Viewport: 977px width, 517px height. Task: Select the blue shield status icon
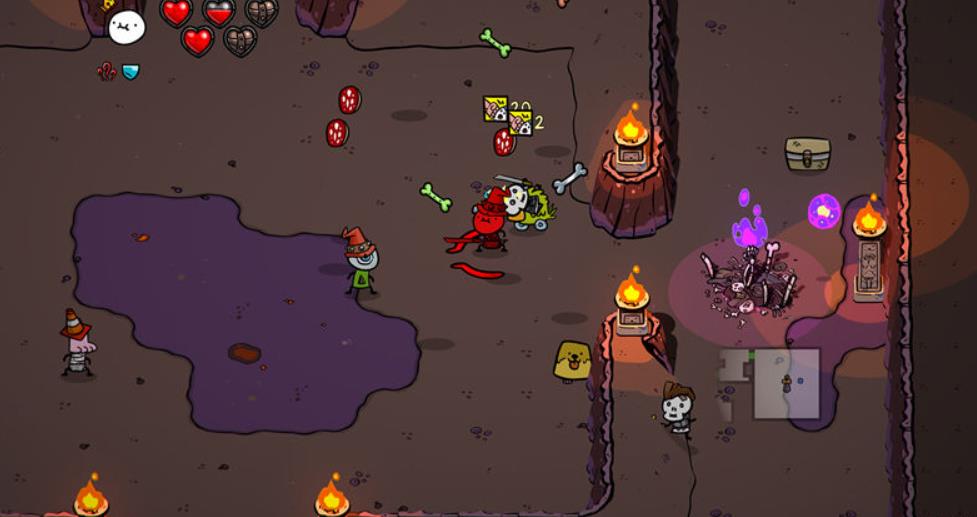pos(130,72)
